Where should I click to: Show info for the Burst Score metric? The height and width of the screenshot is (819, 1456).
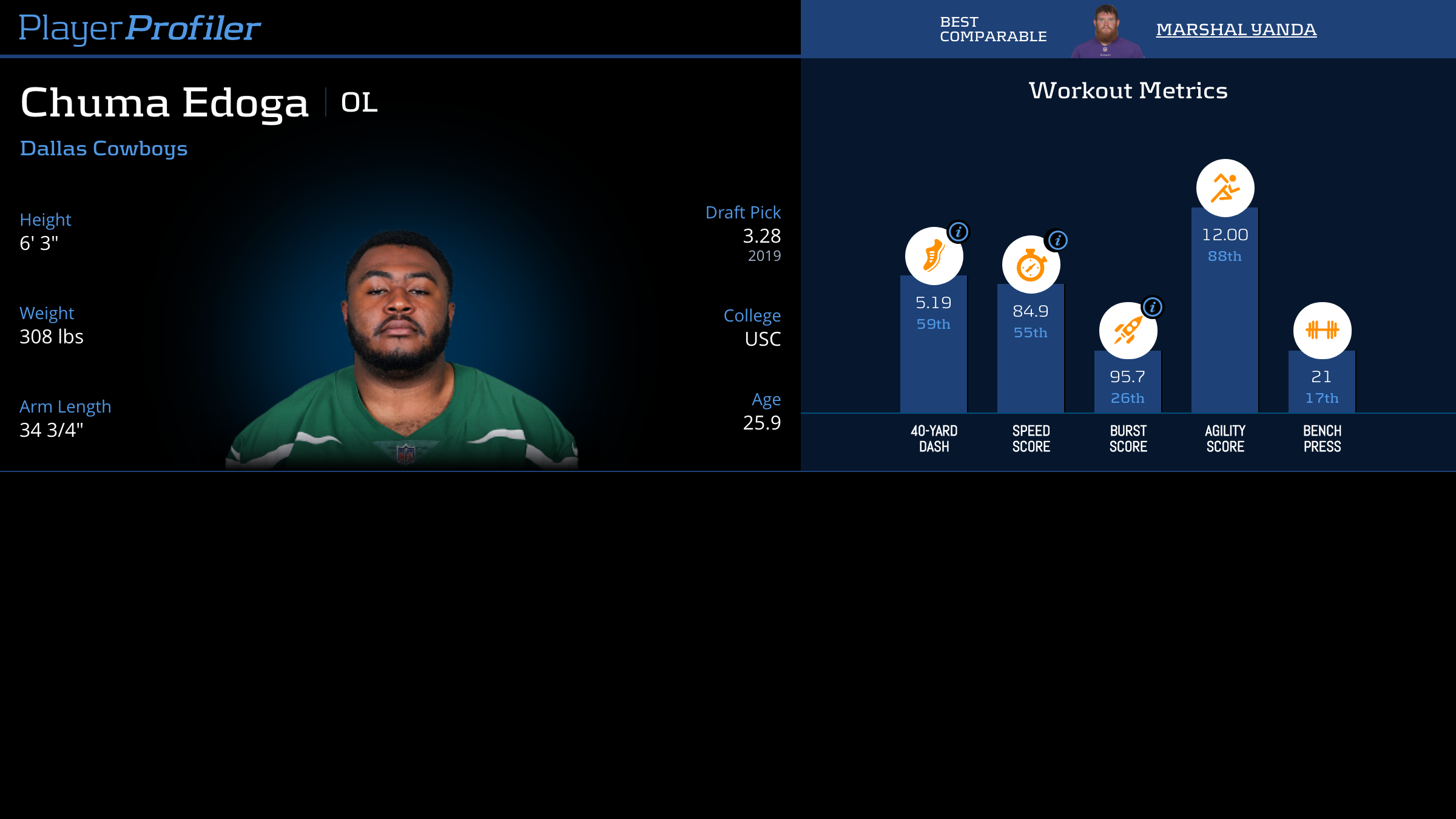[1153, 307]
